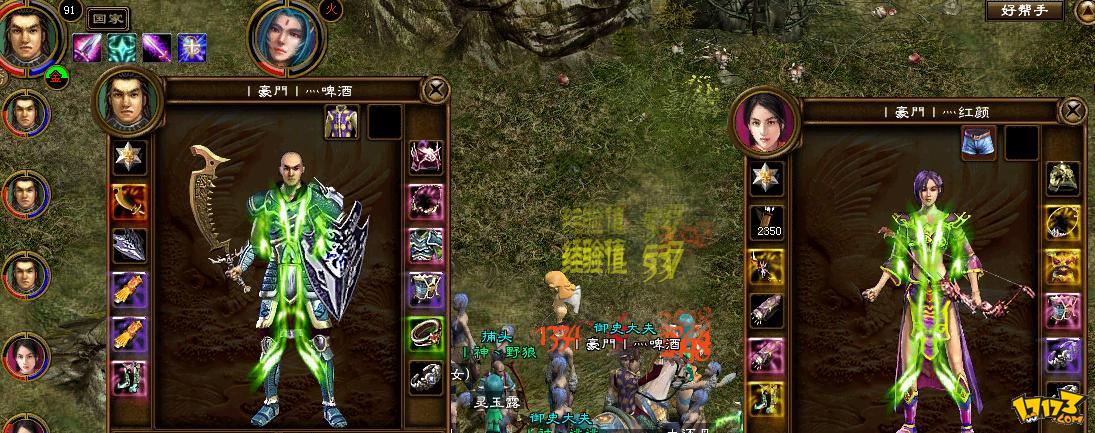1095x433 pixels.
Task: Click the blue-haired target portrait
Action: [x=286, y=40]
